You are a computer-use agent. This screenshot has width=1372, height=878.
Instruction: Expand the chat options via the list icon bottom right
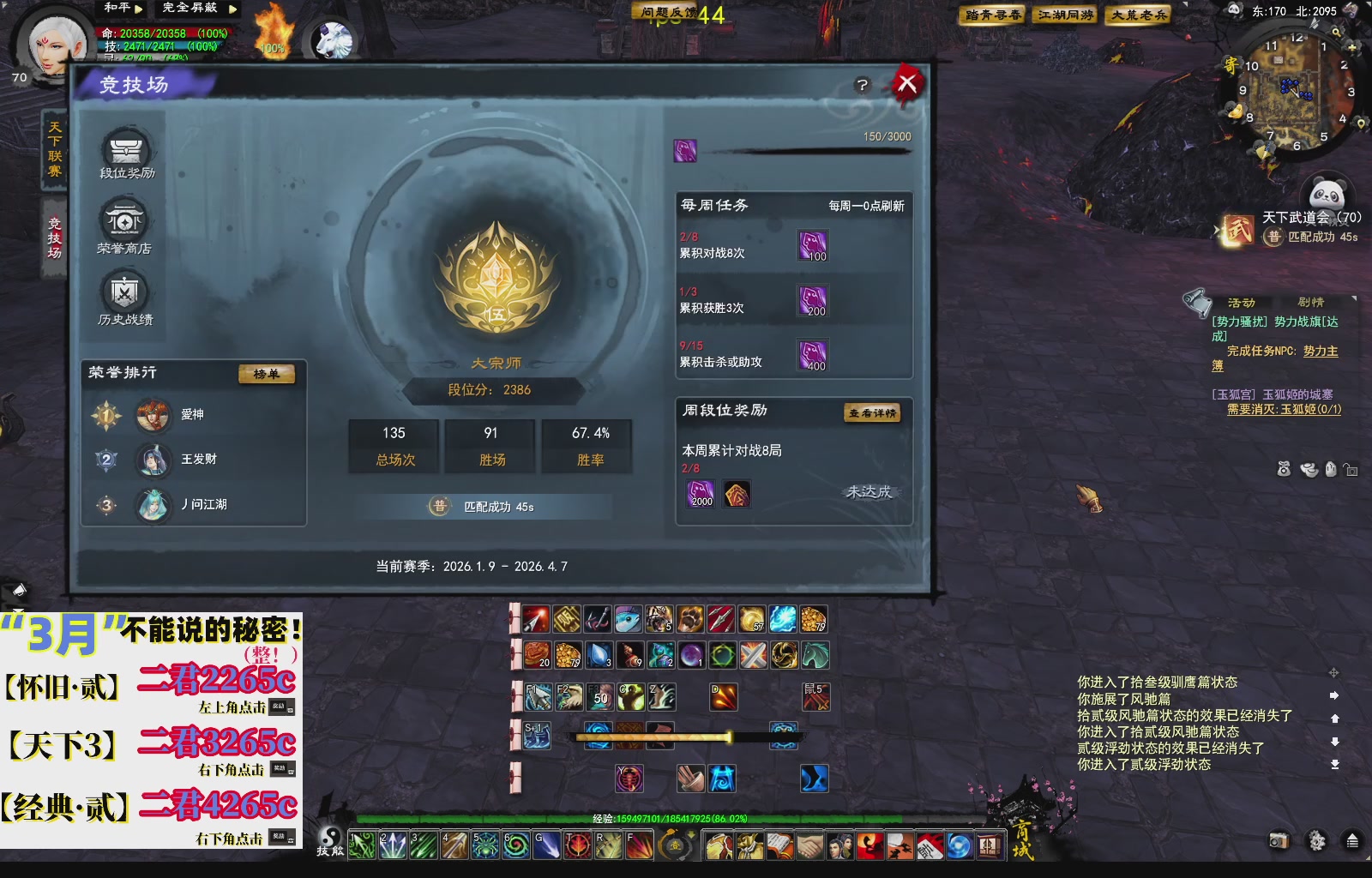coord(1353,841)
